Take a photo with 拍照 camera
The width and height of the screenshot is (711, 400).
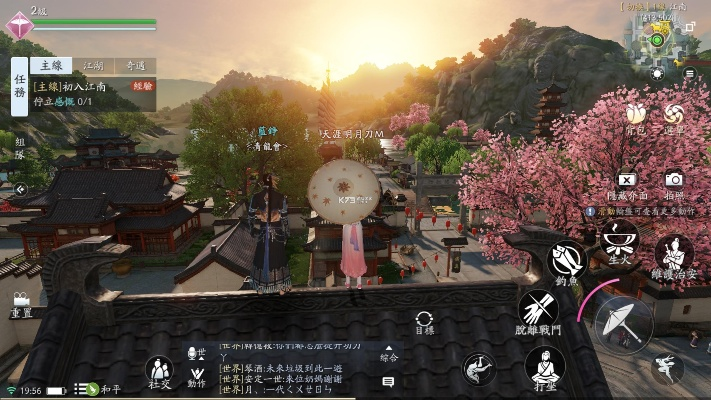pos(674,183)
